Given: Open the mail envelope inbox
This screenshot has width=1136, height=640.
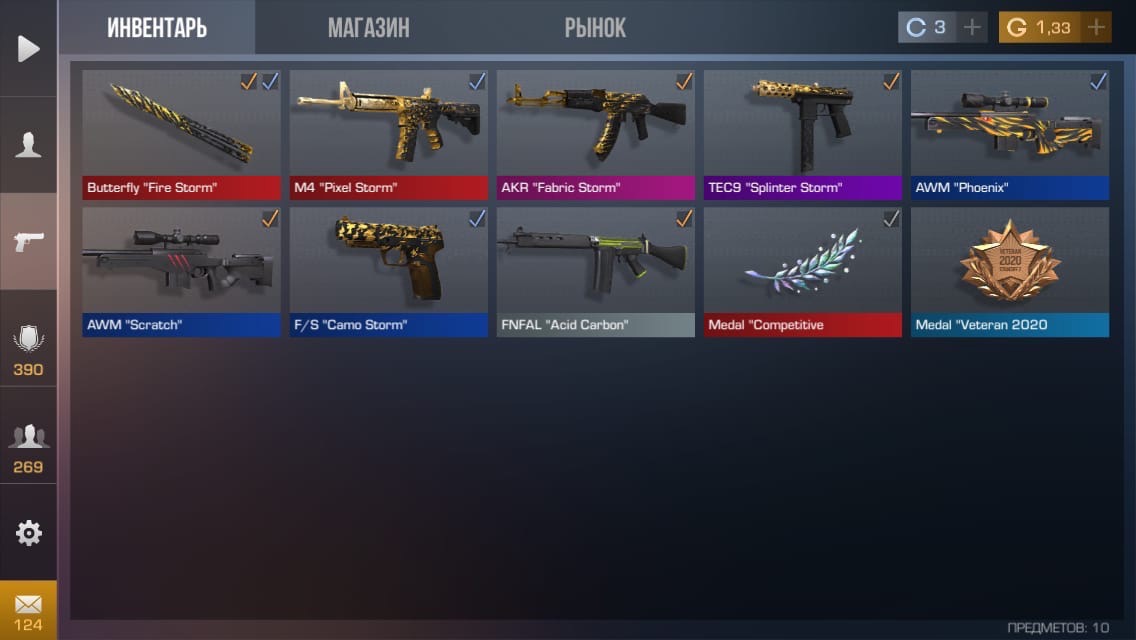Looking at the screenshot, I should (28, 609).
